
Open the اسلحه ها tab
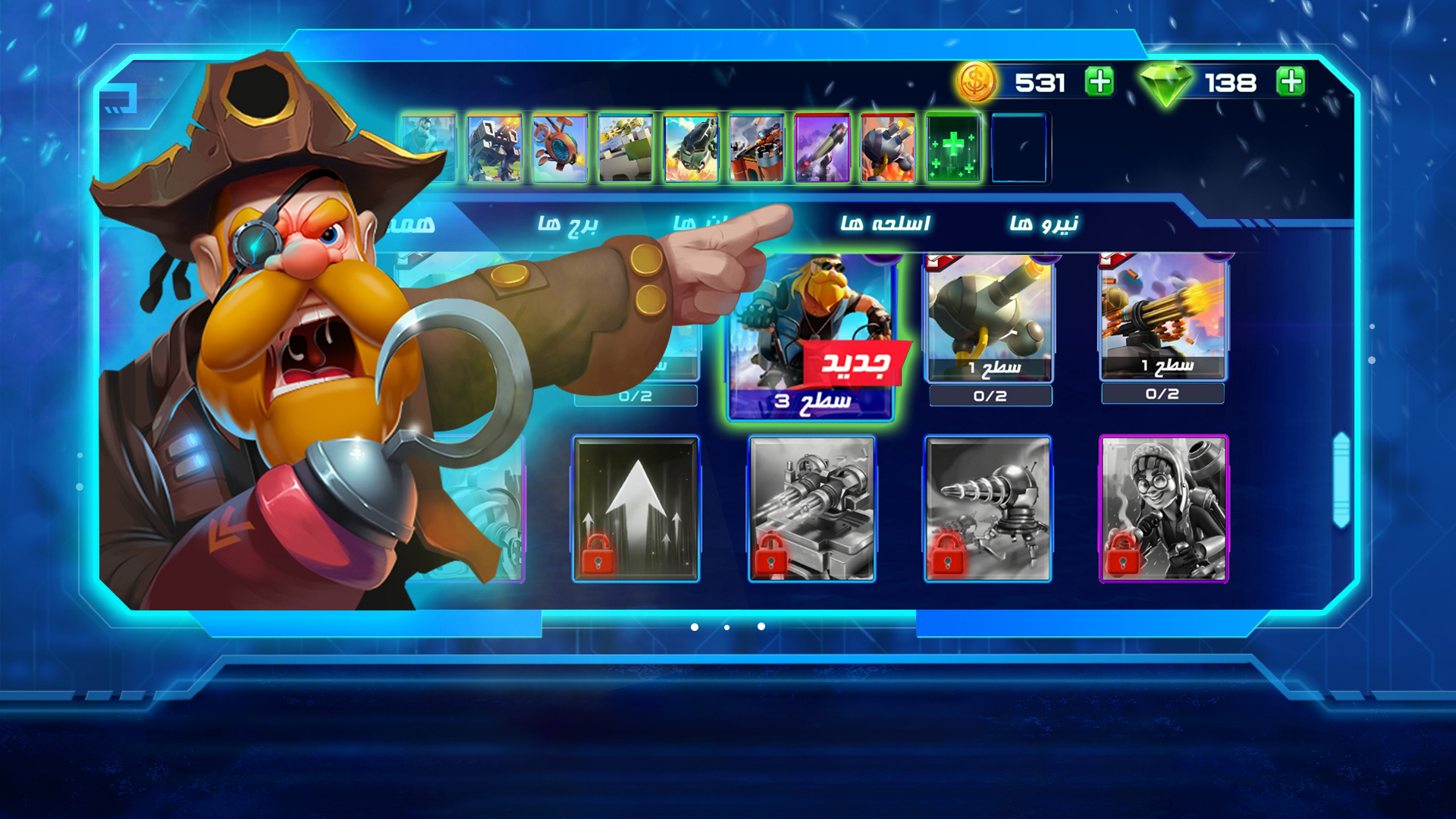click(x=885, y=224)
